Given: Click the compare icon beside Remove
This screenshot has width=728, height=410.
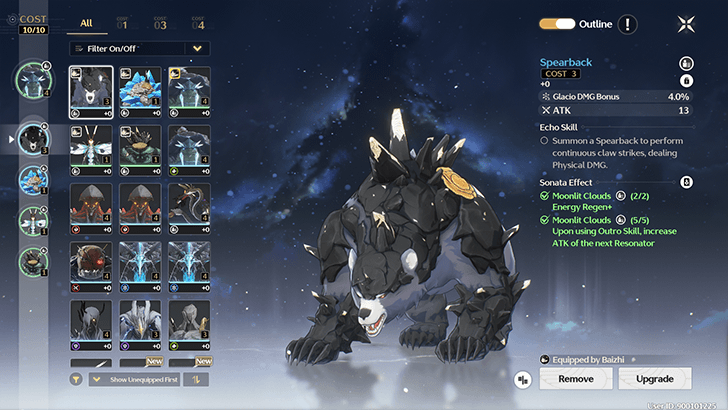Looking at the screenshot, I should pyautogui.click(x=522, y=380).
